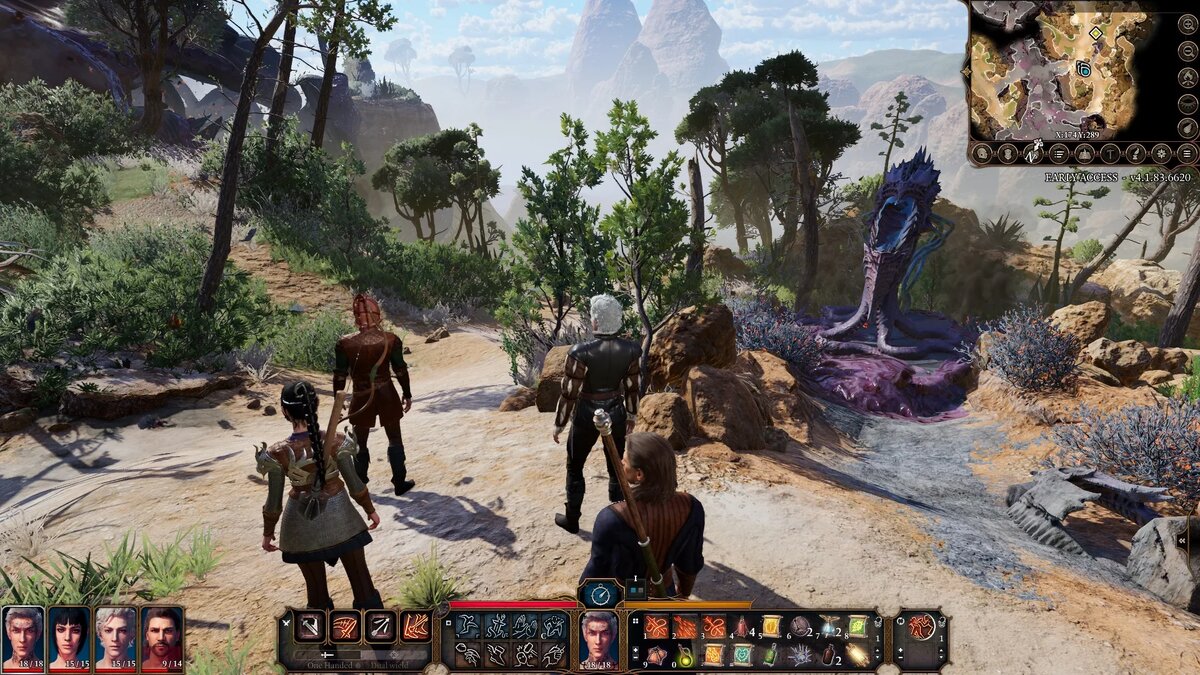The height and width of the screenshot is (675, 1200).
Task: Use the red potion in hotbar slot 4
Action: 742,627
